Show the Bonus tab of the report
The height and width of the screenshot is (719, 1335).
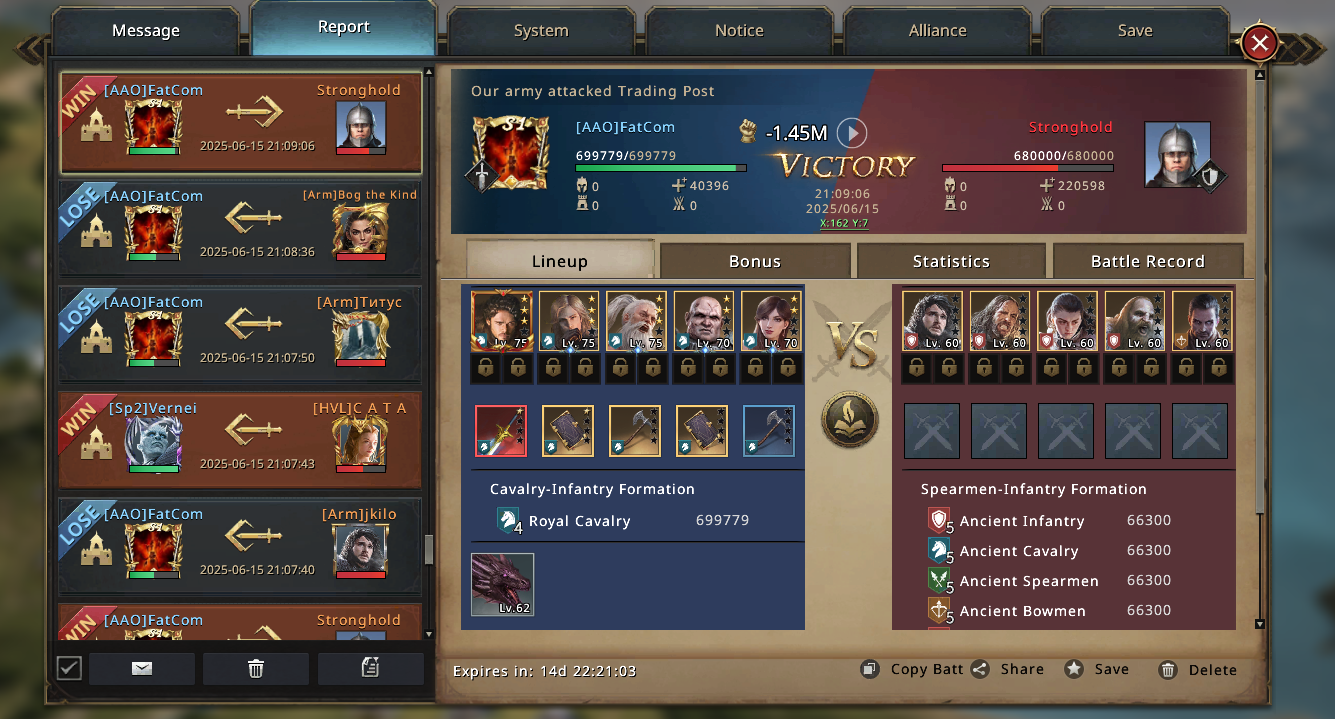click(x=754, y=261)
